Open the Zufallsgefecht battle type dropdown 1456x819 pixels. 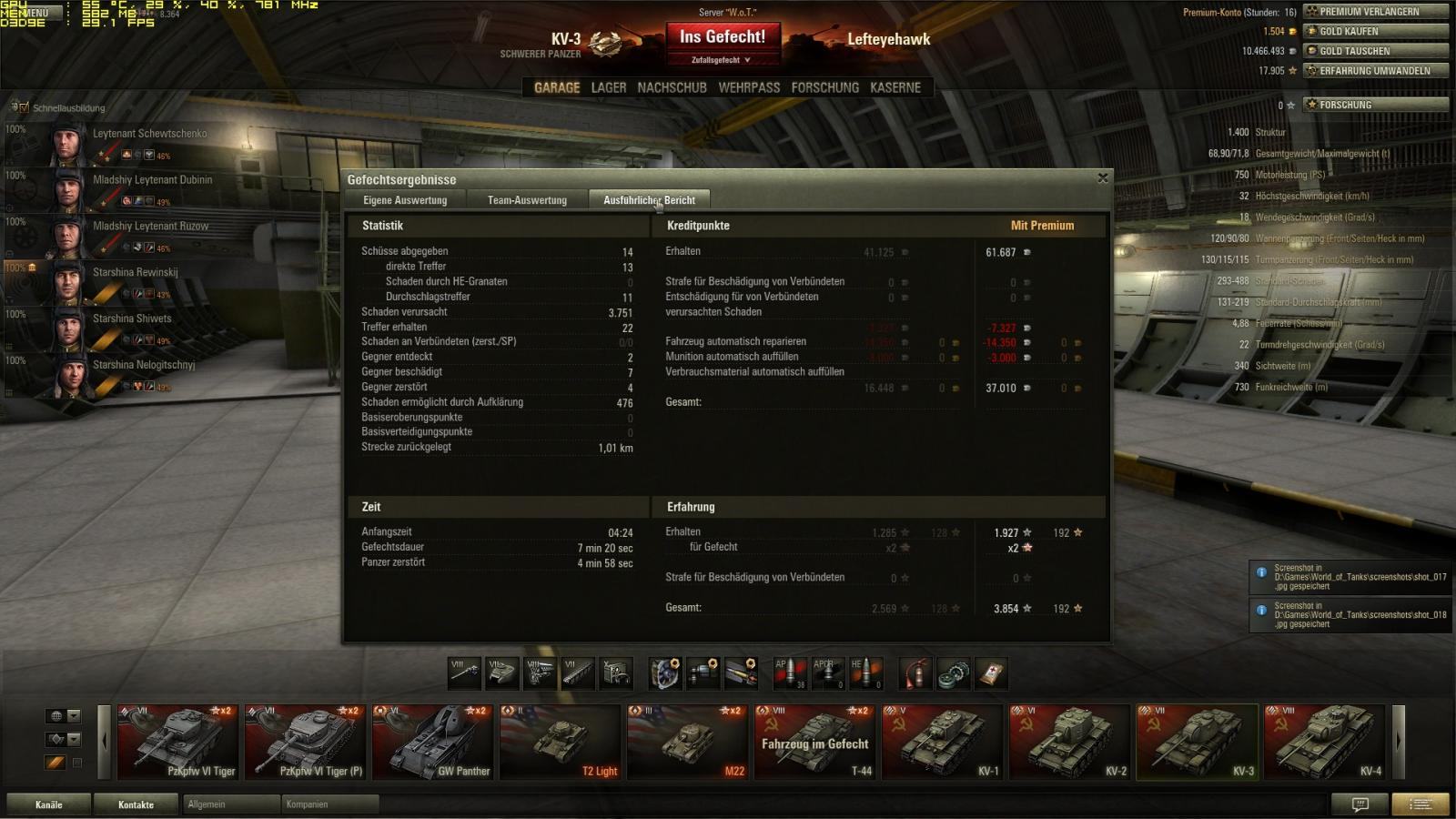pyautogui.click(x=722, y=60)
